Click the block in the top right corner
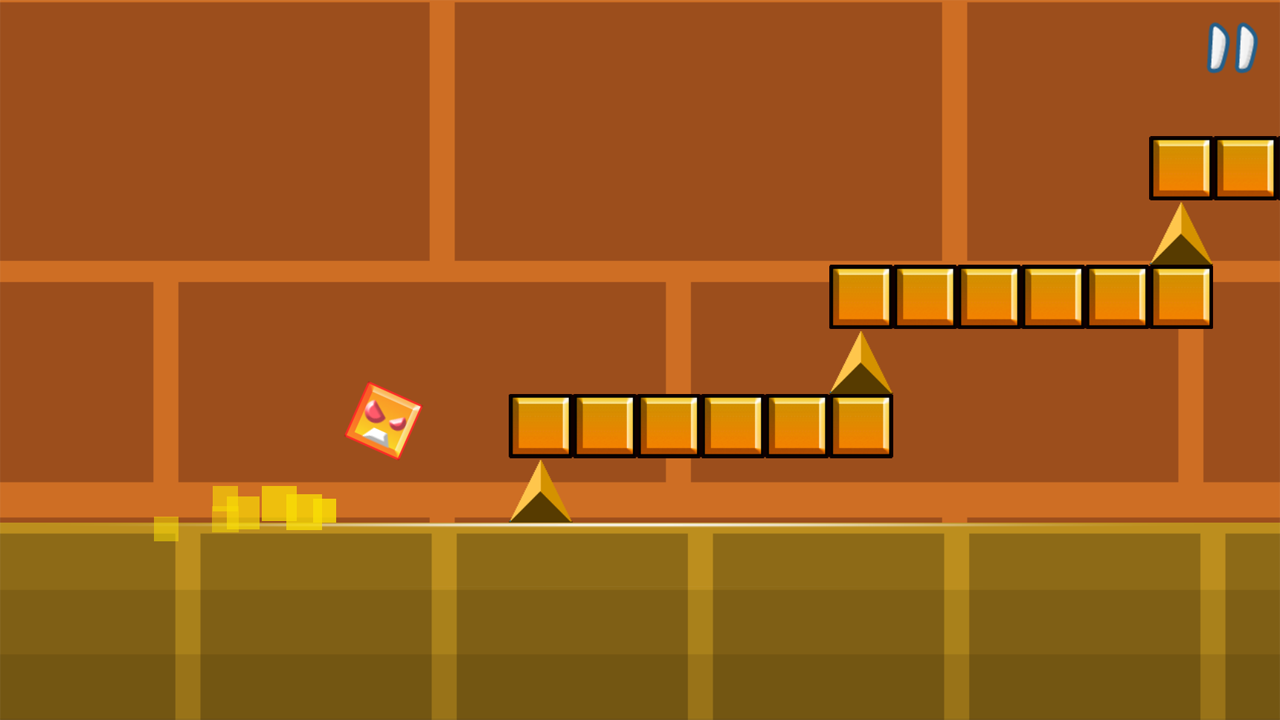Screen dimensions: 1280x720 (x=1182, y=167)
